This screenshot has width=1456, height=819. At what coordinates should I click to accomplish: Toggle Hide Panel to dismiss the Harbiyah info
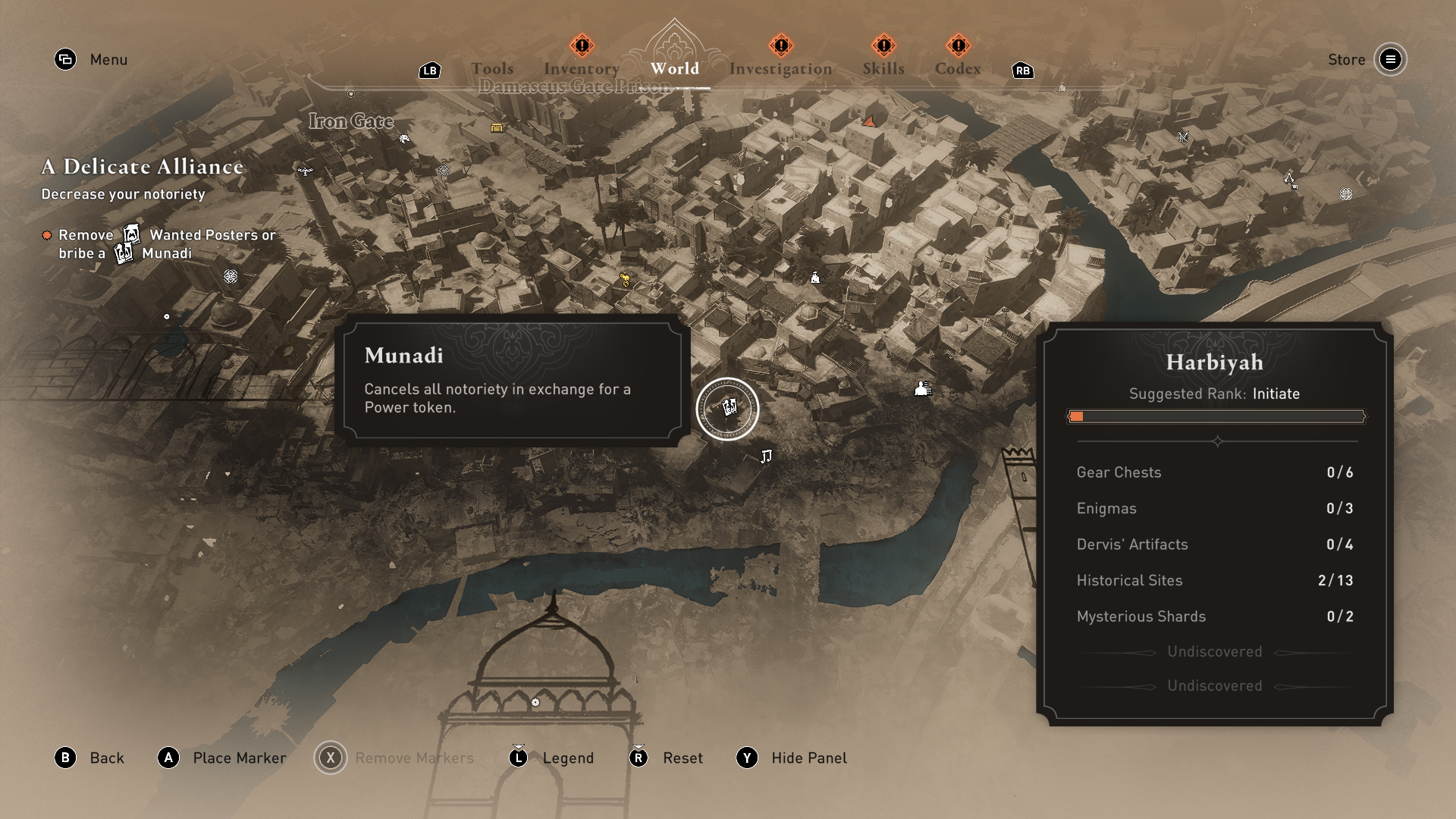pos(808,758)
